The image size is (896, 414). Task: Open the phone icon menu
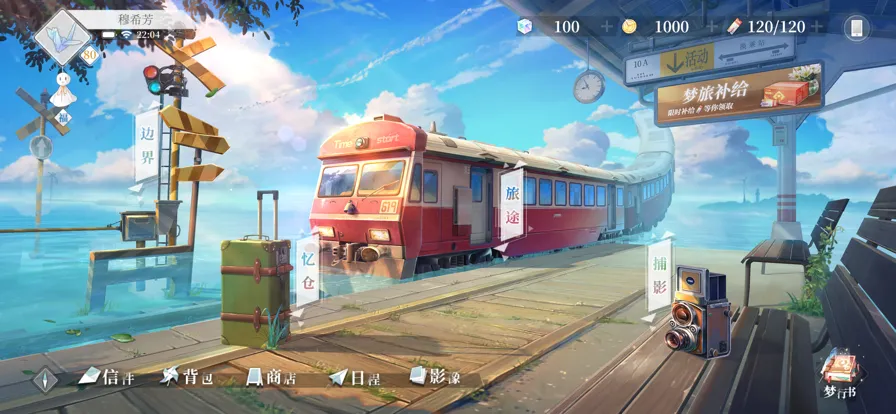857,28
